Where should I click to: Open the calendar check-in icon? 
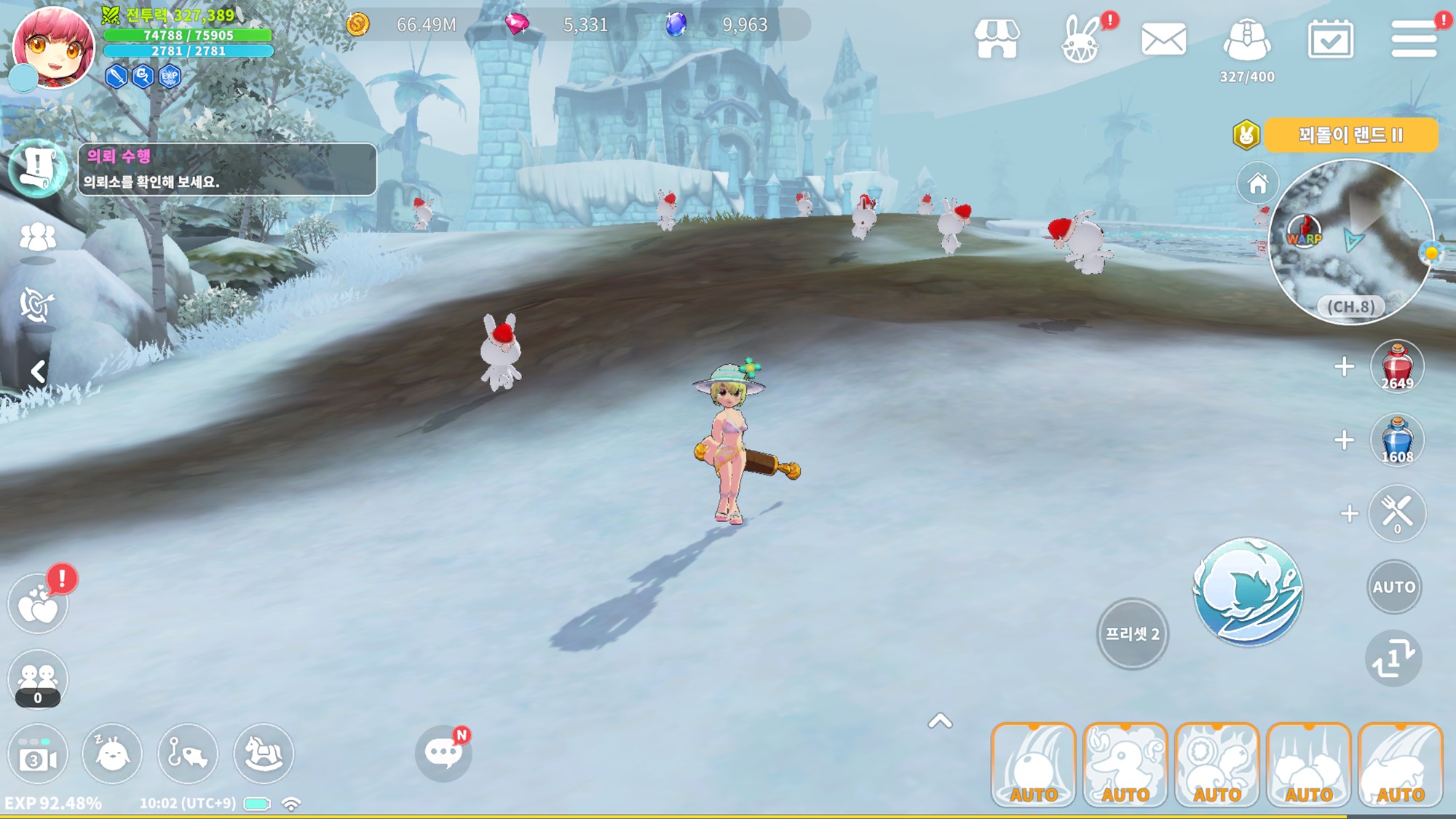(1330, 39)
